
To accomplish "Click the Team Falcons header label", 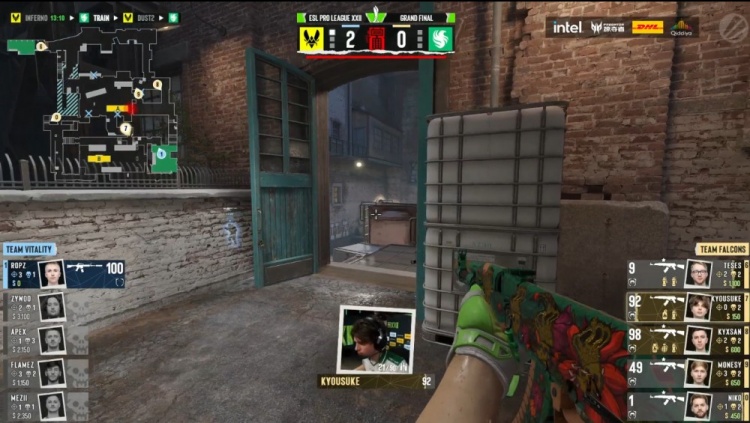I will point(721,249).
